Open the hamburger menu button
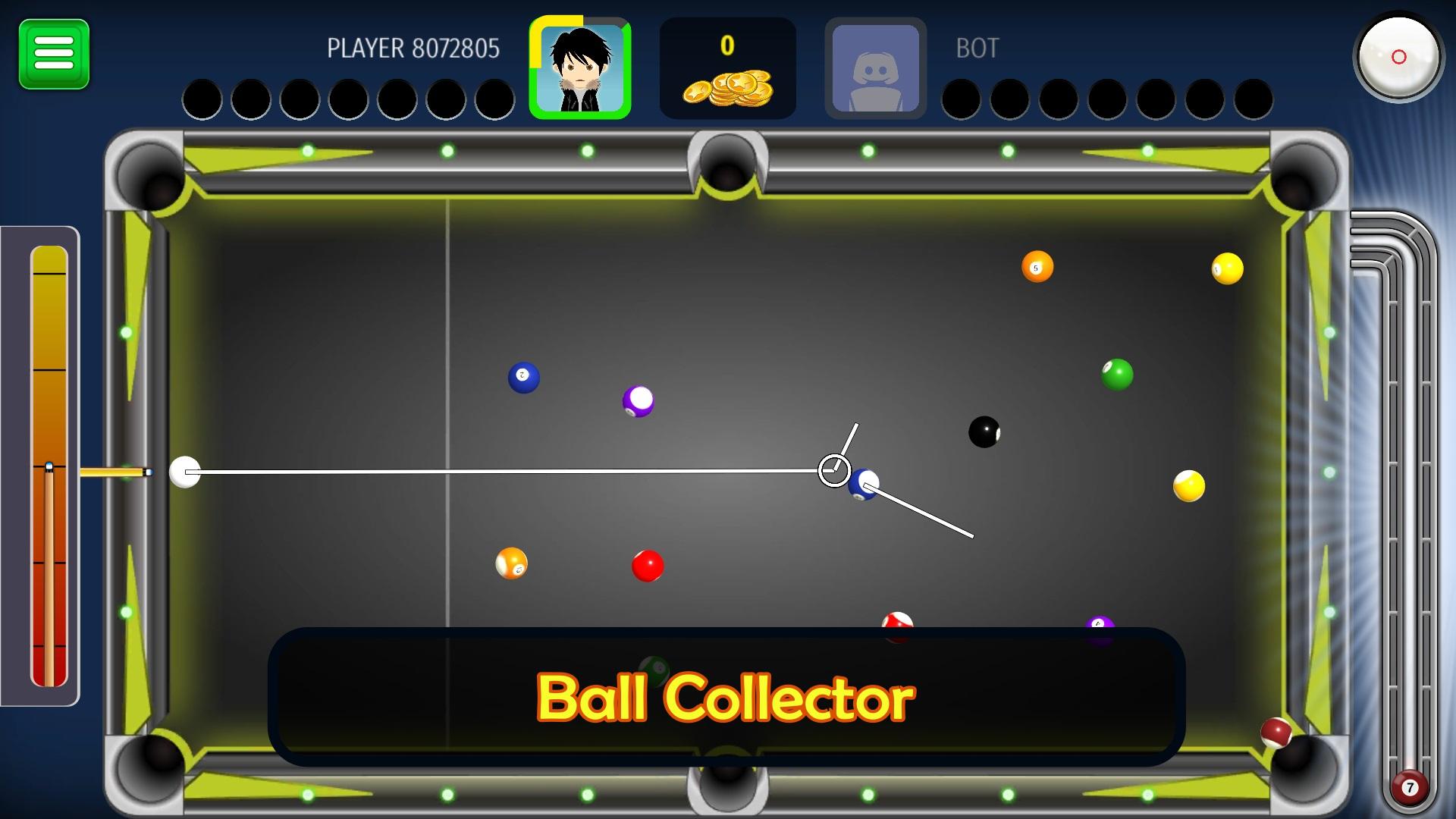Viewport: 1456px width, 819px height. [53, 53]
